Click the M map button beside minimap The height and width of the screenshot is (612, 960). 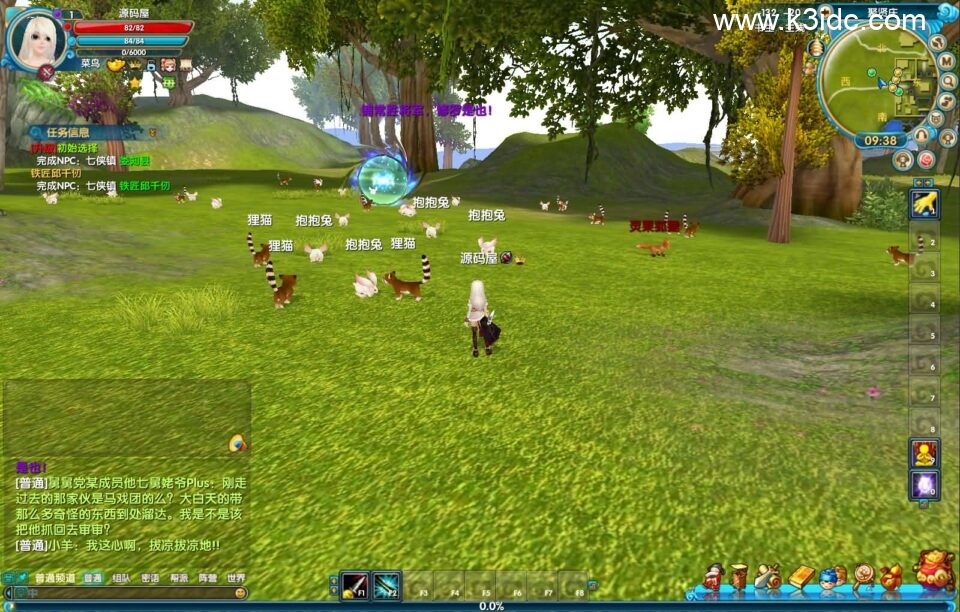coord(946,61)
